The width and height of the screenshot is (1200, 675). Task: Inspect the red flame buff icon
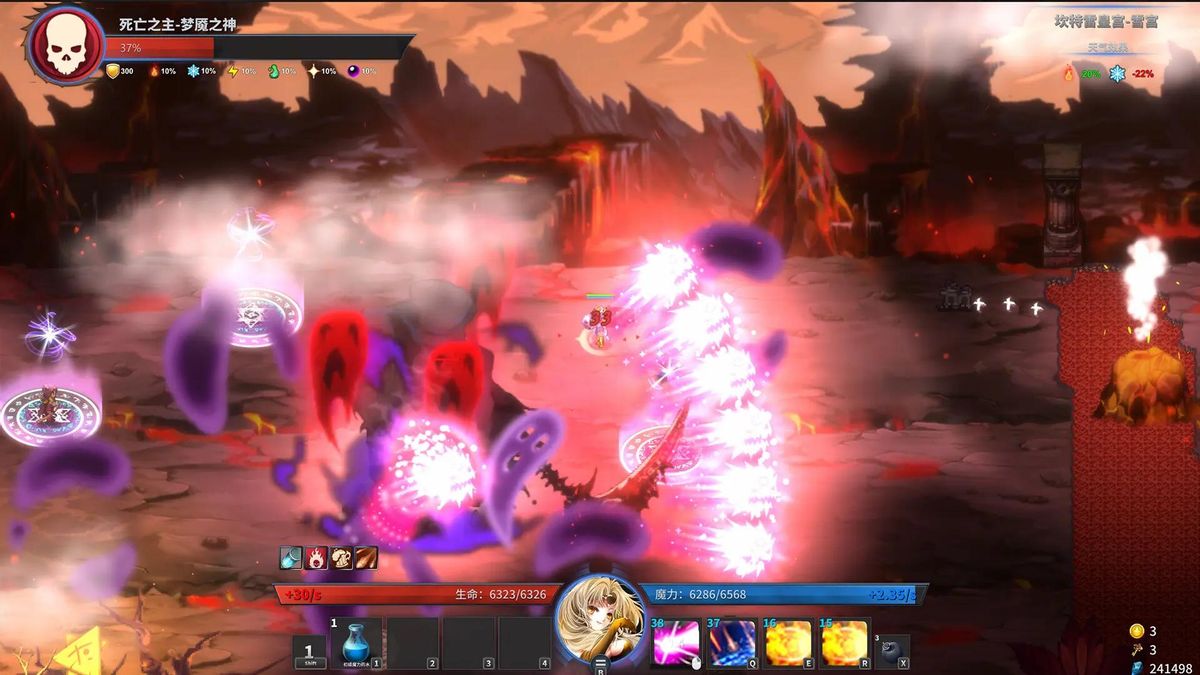[316, 558]
